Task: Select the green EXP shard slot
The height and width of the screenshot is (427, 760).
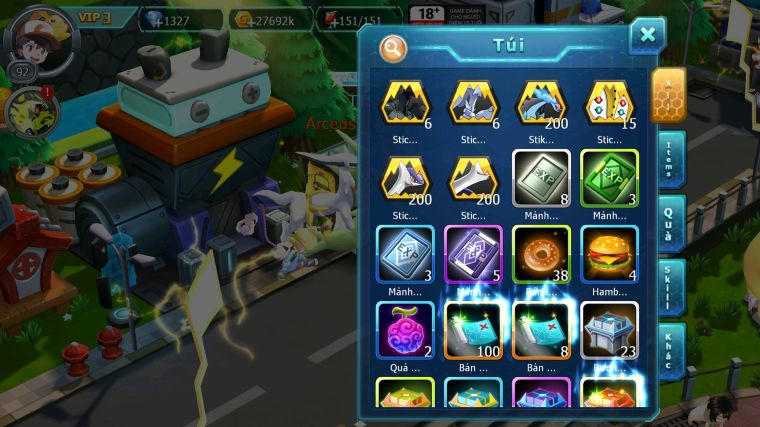Action: 609,178
